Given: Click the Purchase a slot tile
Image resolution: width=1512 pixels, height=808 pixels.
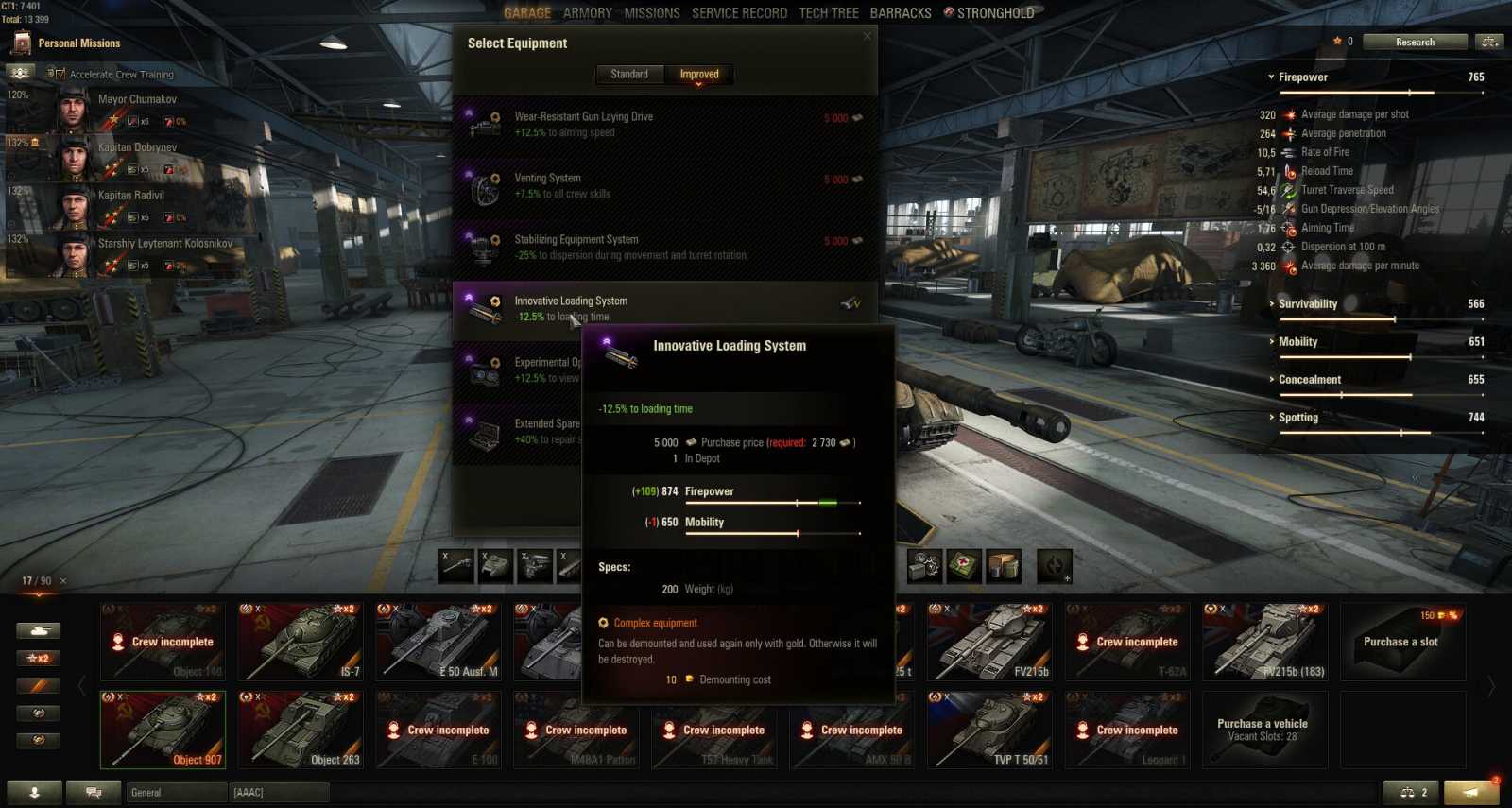Looking at the screenshot, I should click(x=1402, y=643).
